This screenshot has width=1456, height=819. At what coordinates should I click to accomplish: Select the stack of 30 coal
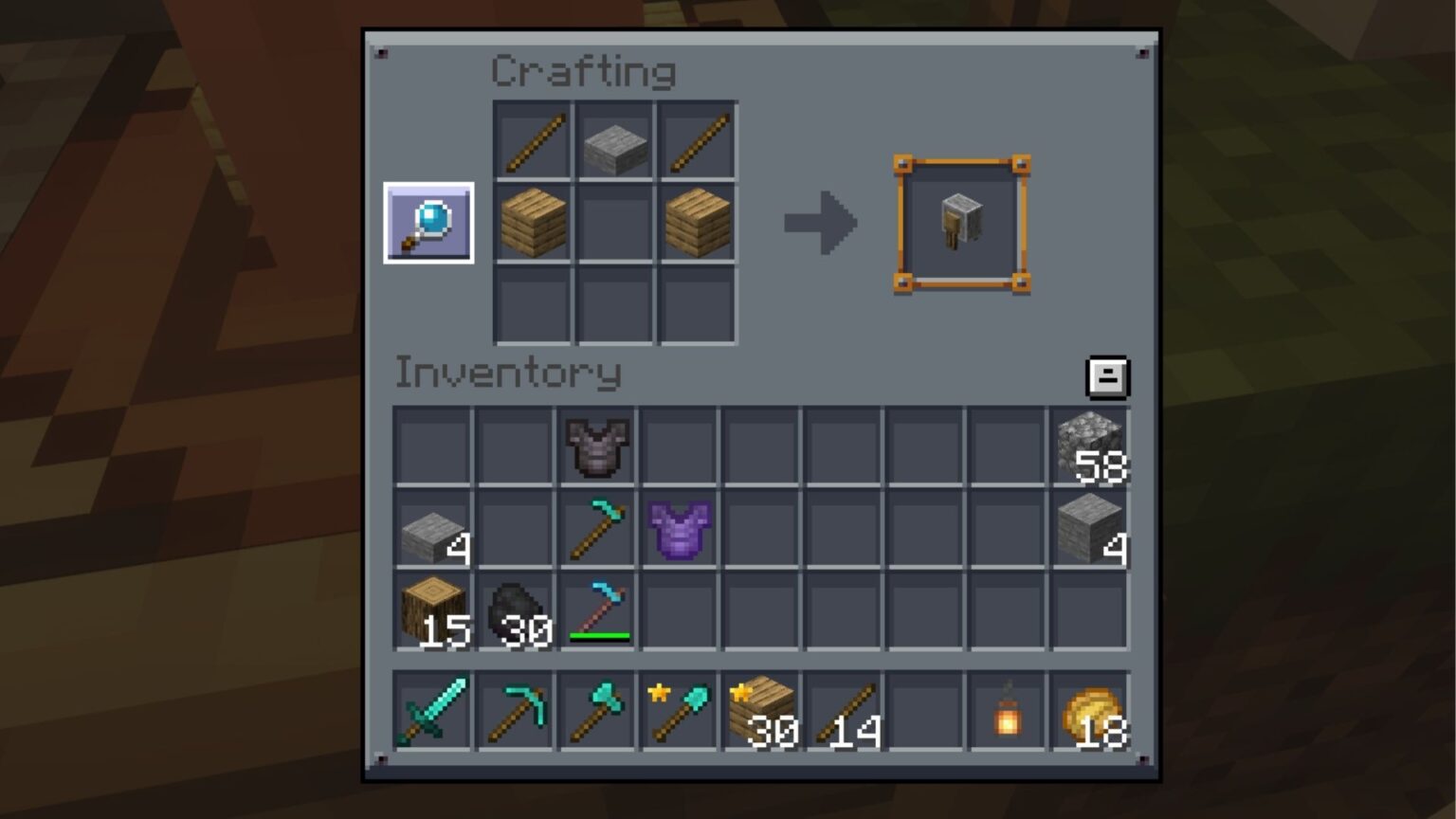[515, 611]
